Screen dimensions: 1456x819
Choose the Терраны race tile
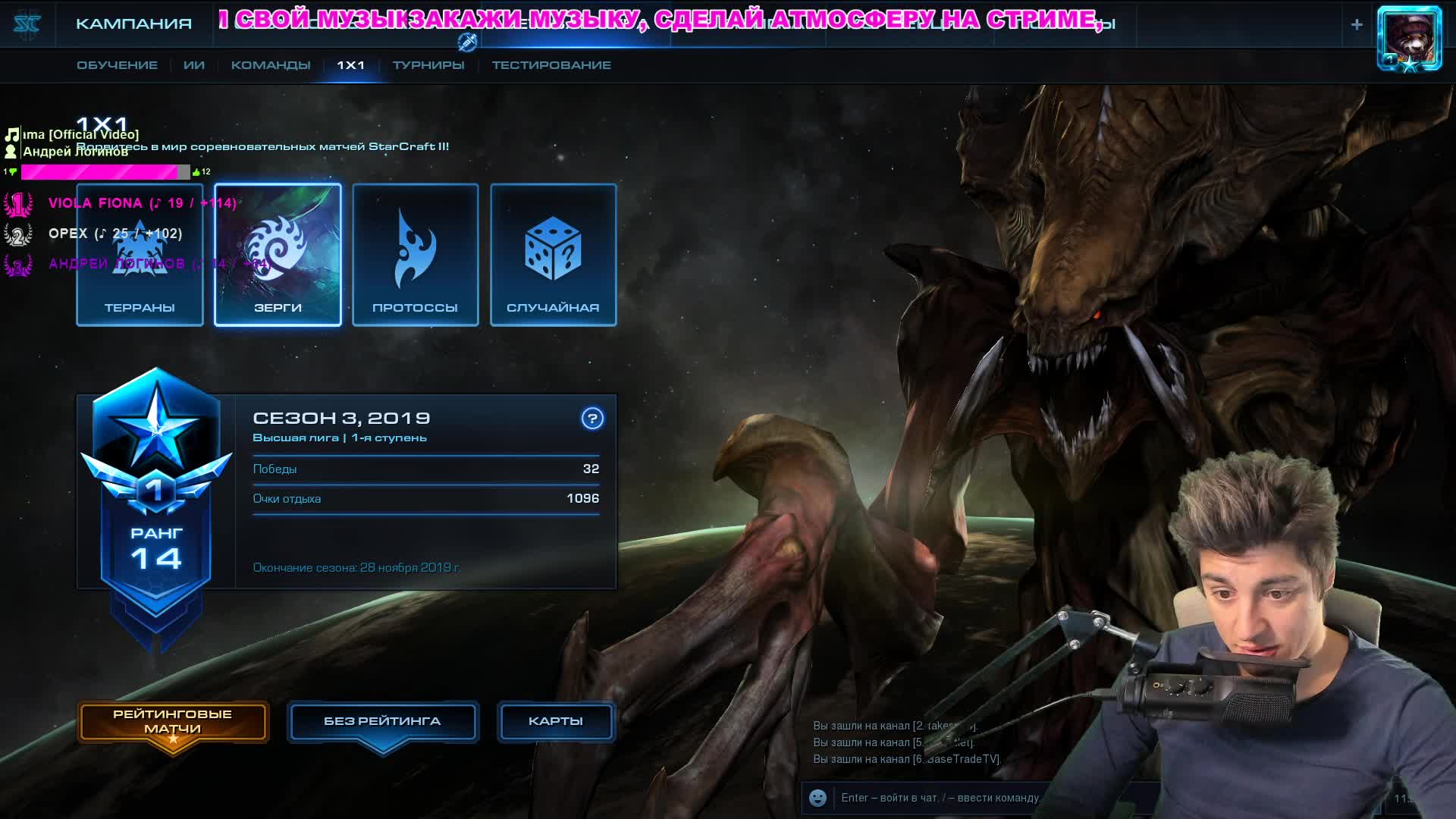pyautogui.click(x=140, y=255)
